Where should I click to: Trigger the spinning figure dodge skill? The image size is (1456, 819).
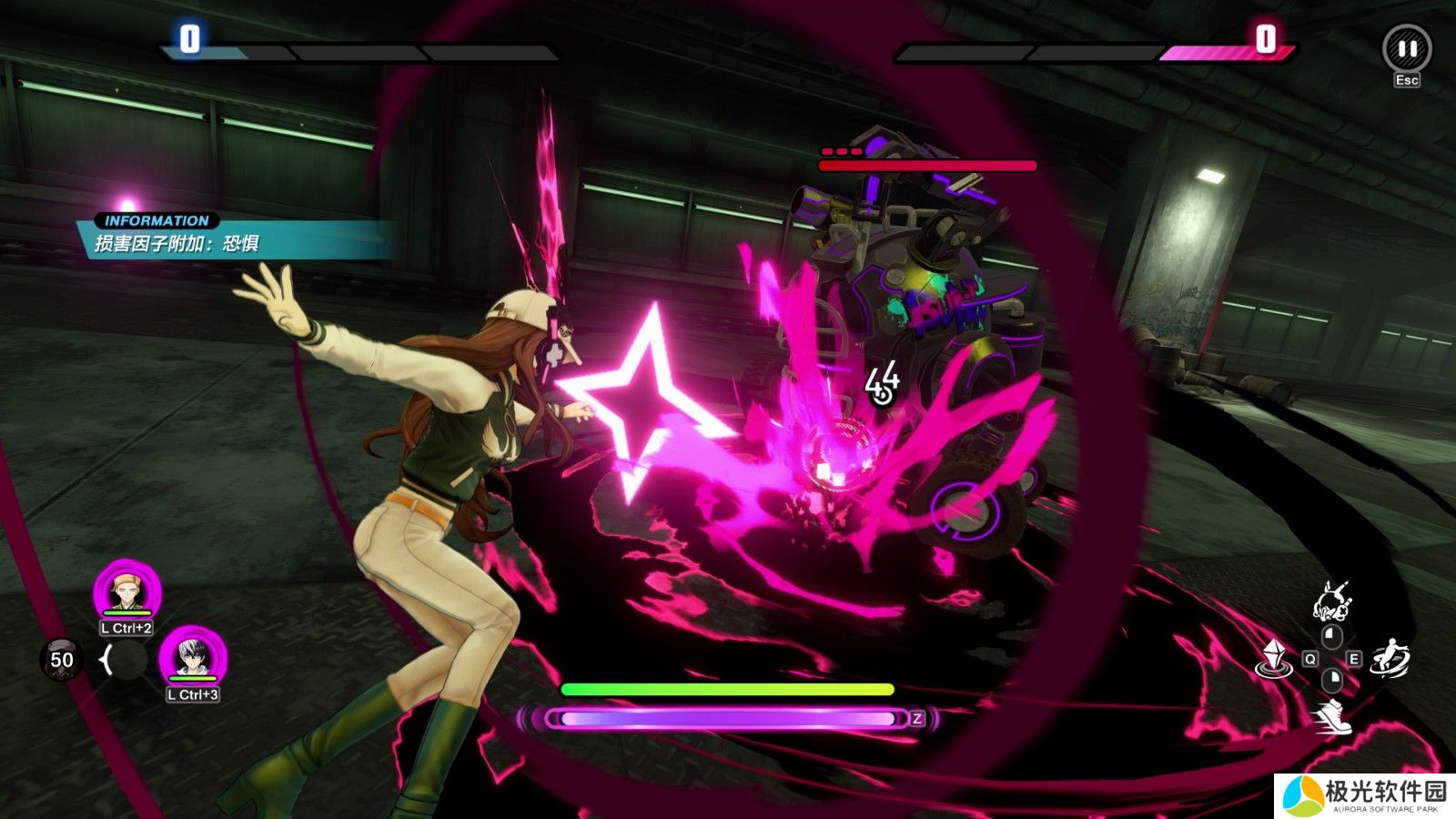point(1390,659)
